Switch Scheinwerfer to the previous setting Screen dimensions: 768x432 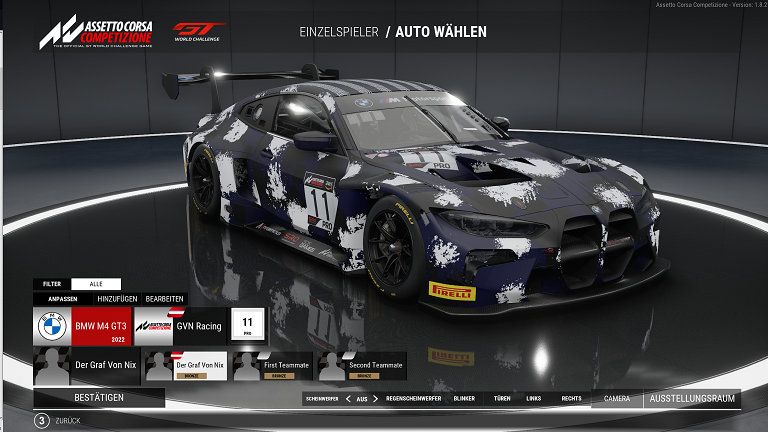click(x=348, y=398)
